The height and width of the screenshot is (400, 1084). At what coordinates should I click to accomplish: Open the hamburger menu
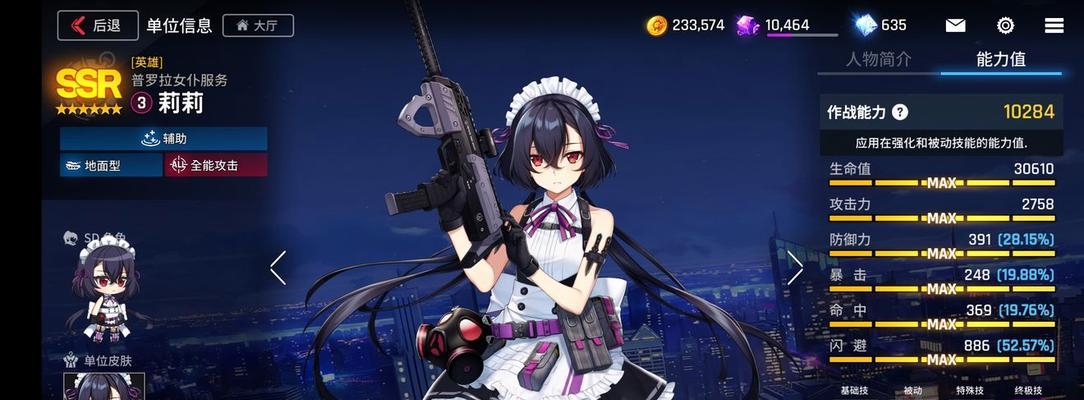click(1053, 25)
